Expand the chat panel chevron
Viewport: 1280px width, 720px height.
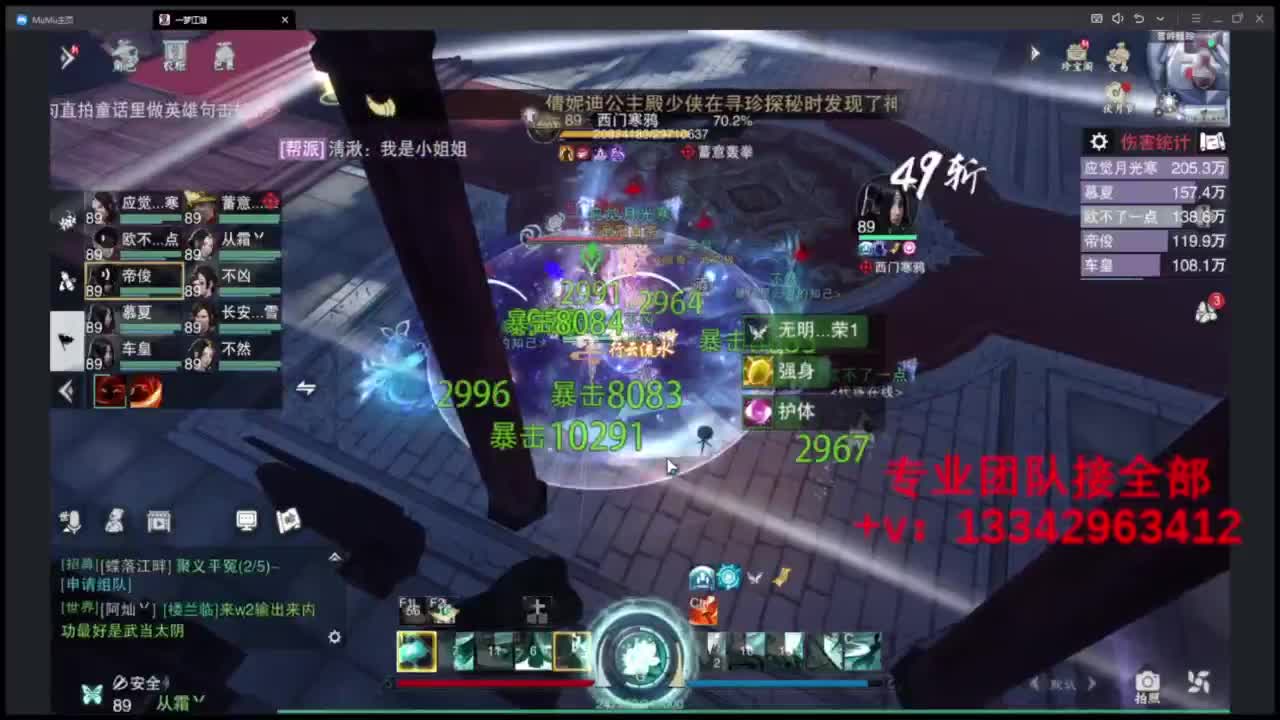pyautogui.click(x=335, y=556)
